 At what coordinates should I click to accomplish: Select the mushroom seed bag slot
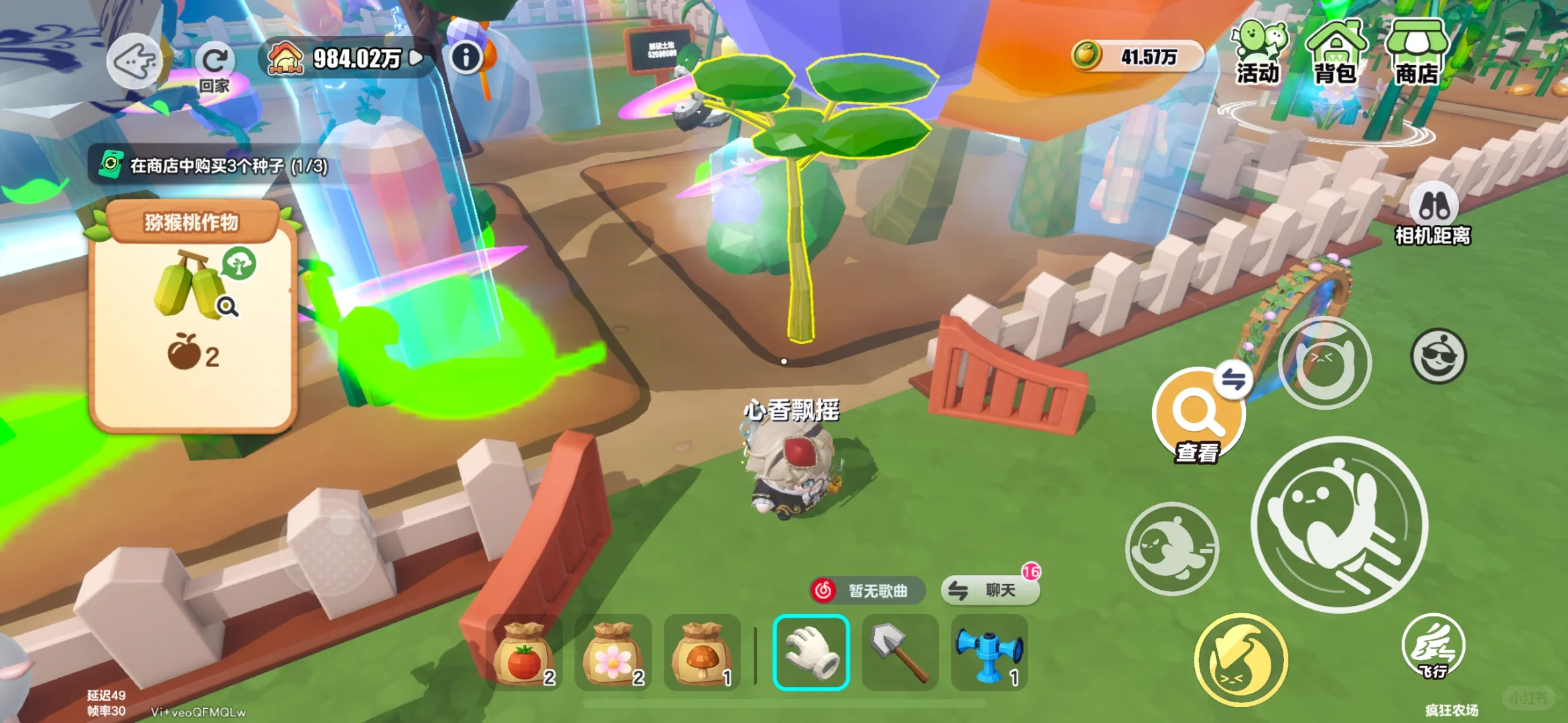tap(702, 653)
